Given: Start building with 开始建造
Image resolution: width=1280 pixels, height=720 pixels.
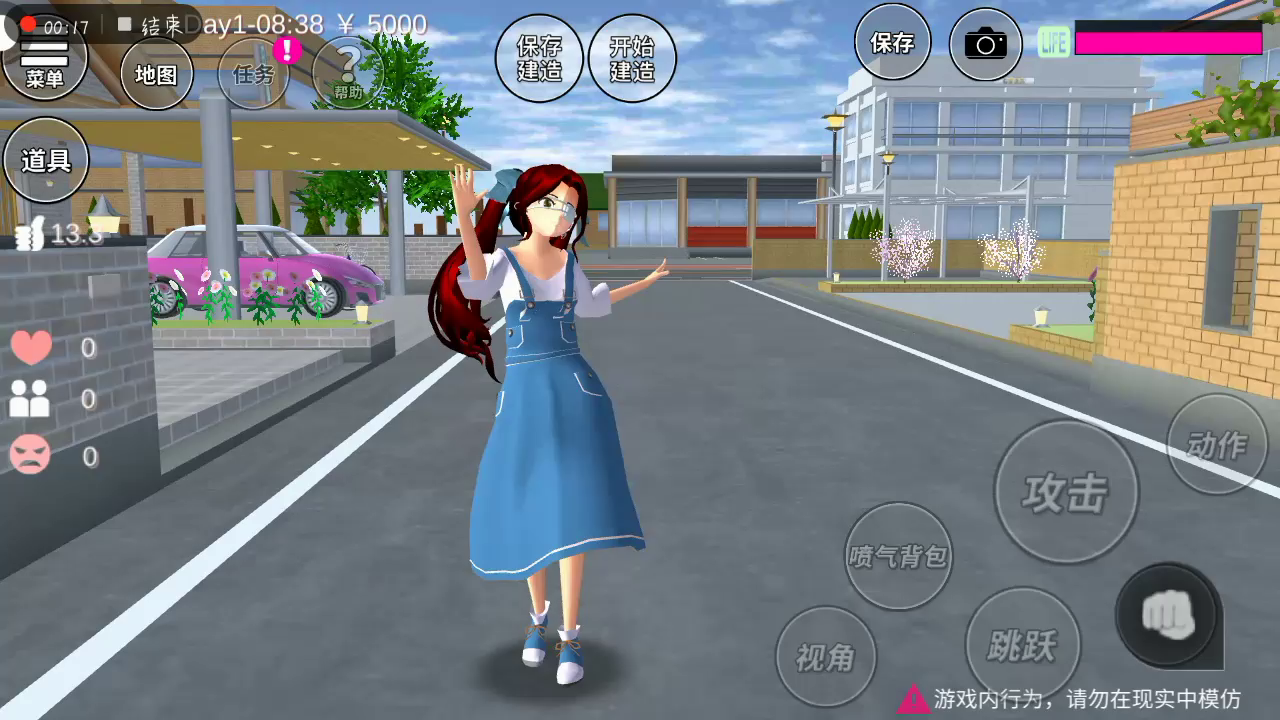Looking at the screenshot, I should pyautogui.click(x=632, y=58).
